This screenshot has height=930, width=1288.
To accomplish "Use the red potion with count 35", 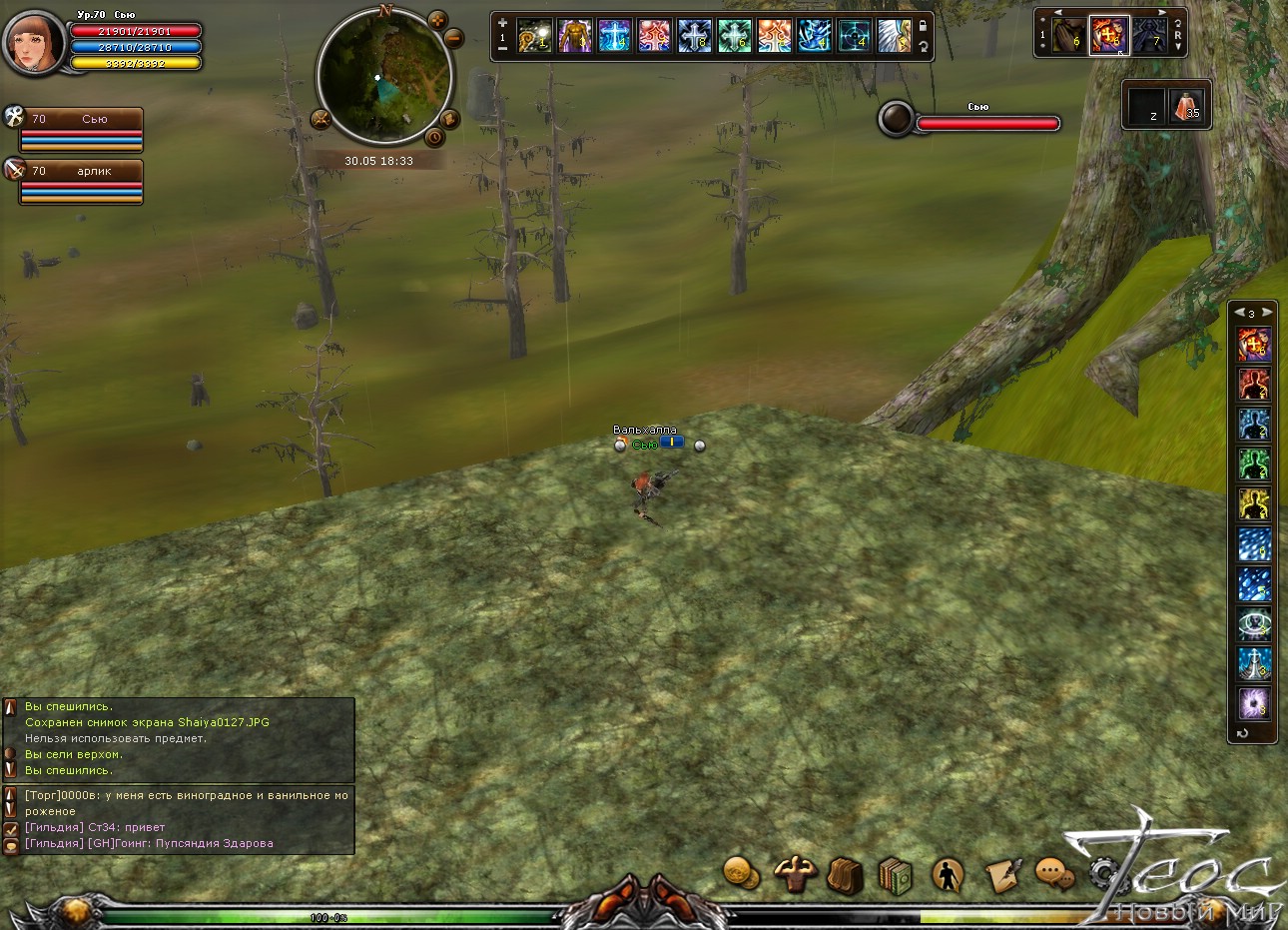I will pos(1187,106).
